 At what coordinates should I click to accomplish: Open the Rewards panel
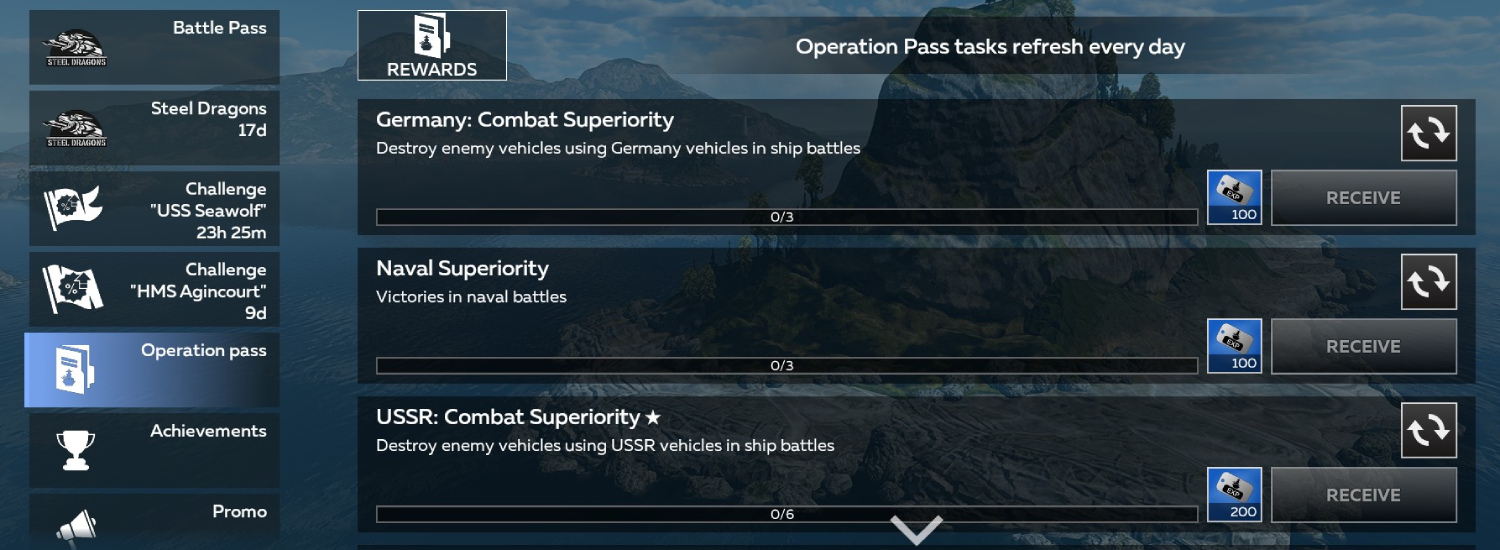(x=432, y=45)
